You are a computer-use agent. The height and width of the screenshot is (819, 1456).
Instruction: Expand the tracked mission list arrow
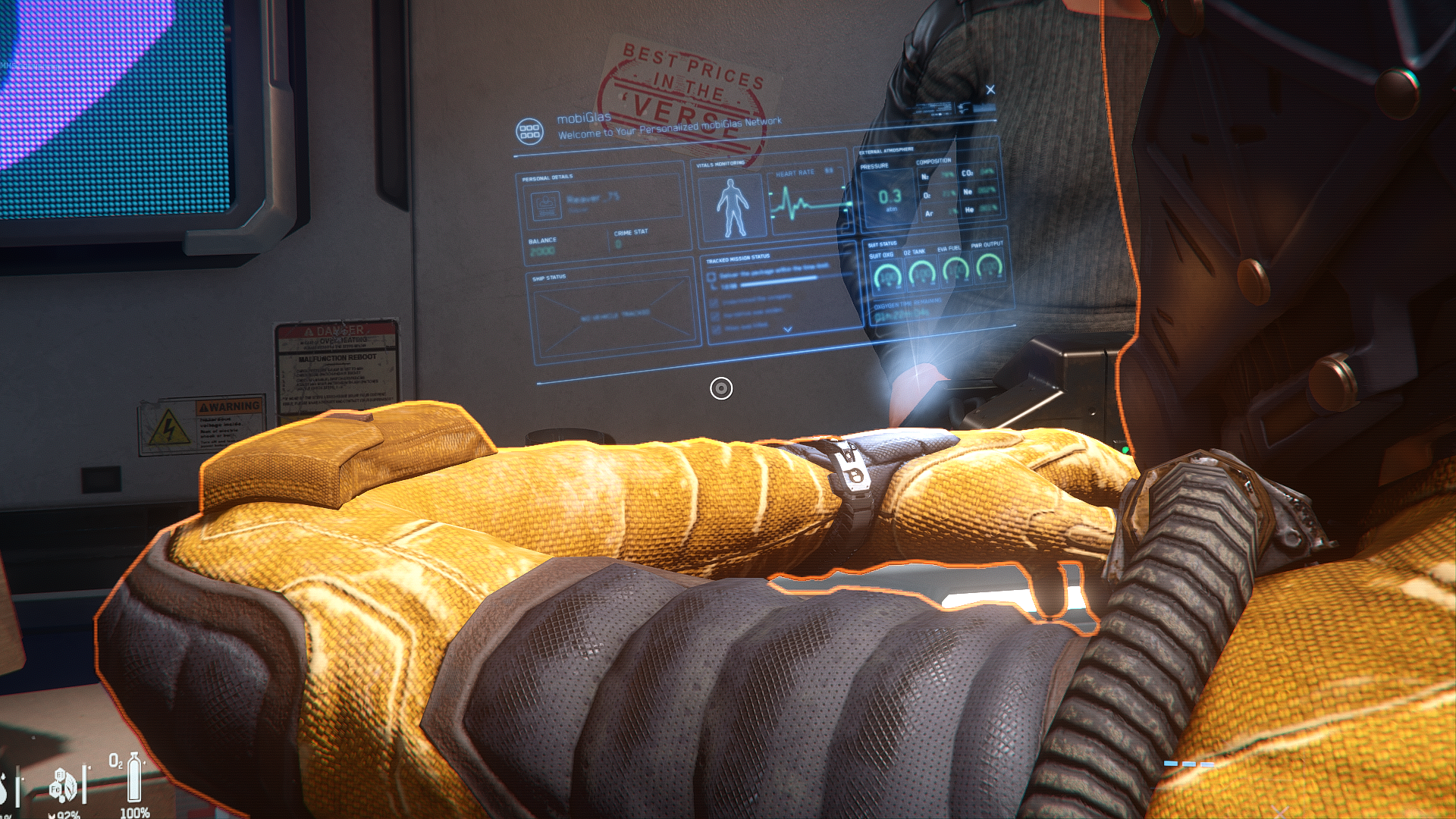point(787,329)
